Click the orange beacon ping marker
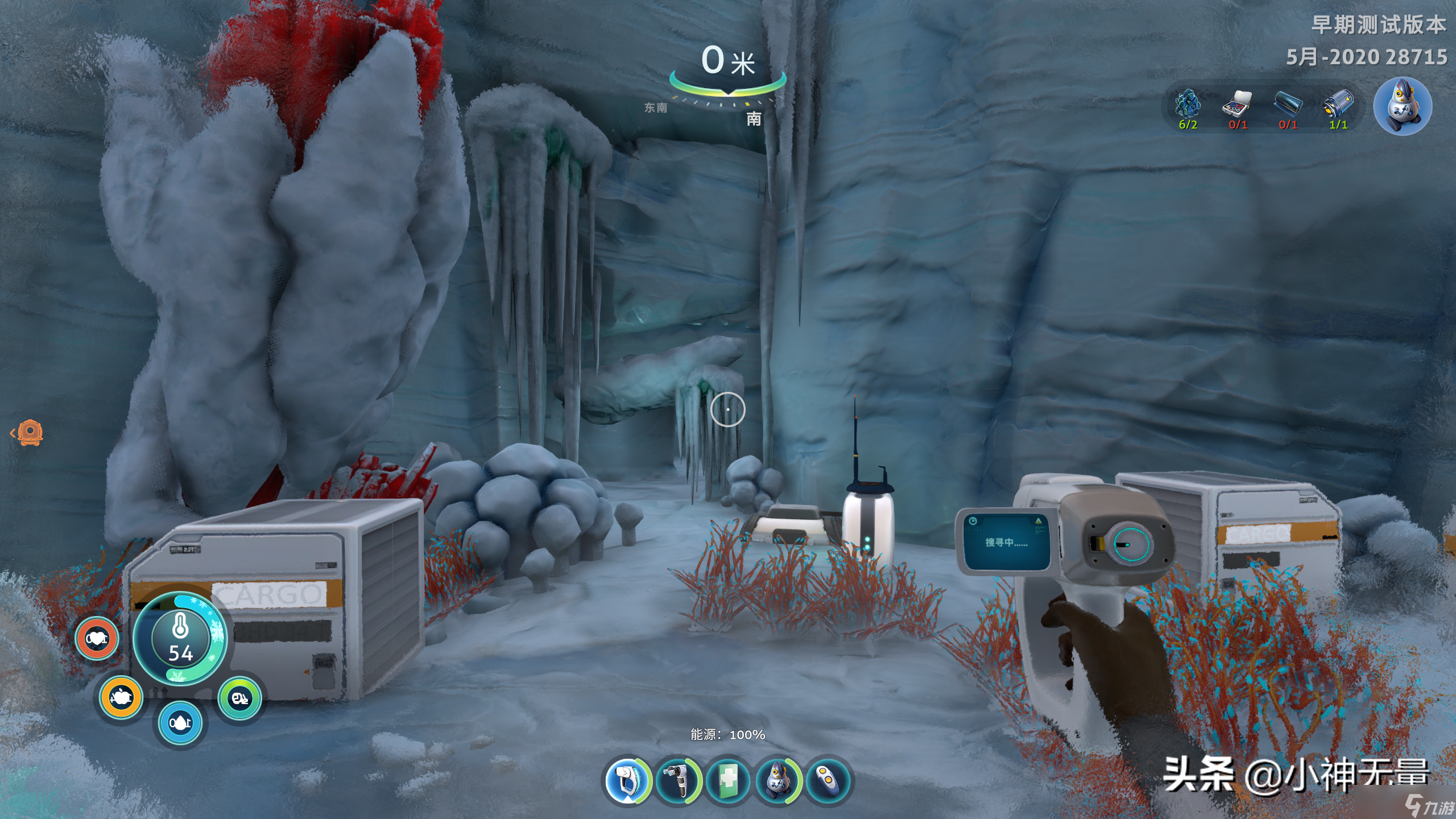Viewport: 1456px width, 819px height. (30, 433)
